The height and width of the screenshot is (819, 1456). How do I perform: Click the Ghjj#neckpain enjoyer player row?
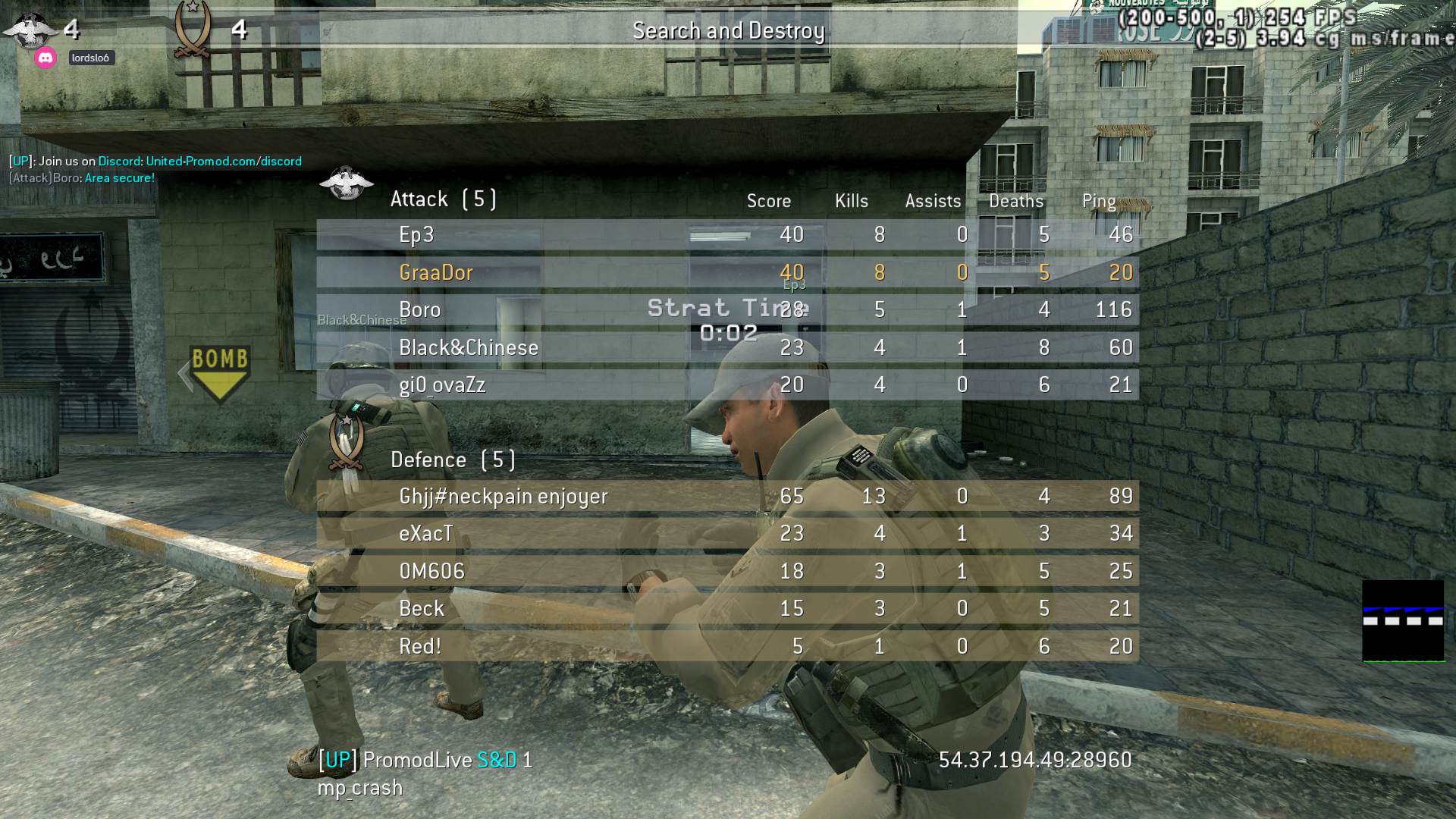[x=726, y=496]
